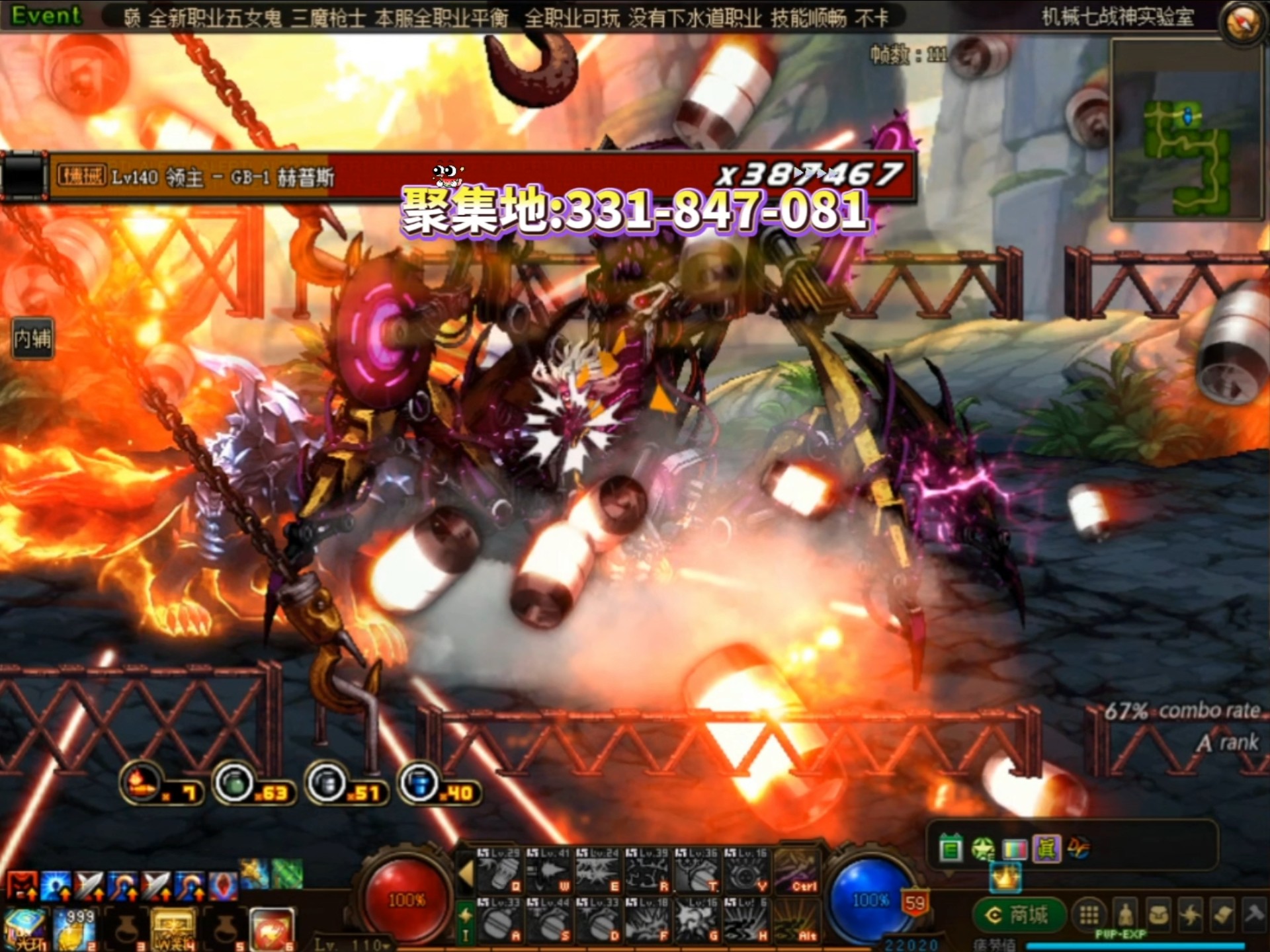Screen dimensions: 1270x952
Task: Click the dungeon minimap
Action: pyautogui.click(x=1187, y=129)
